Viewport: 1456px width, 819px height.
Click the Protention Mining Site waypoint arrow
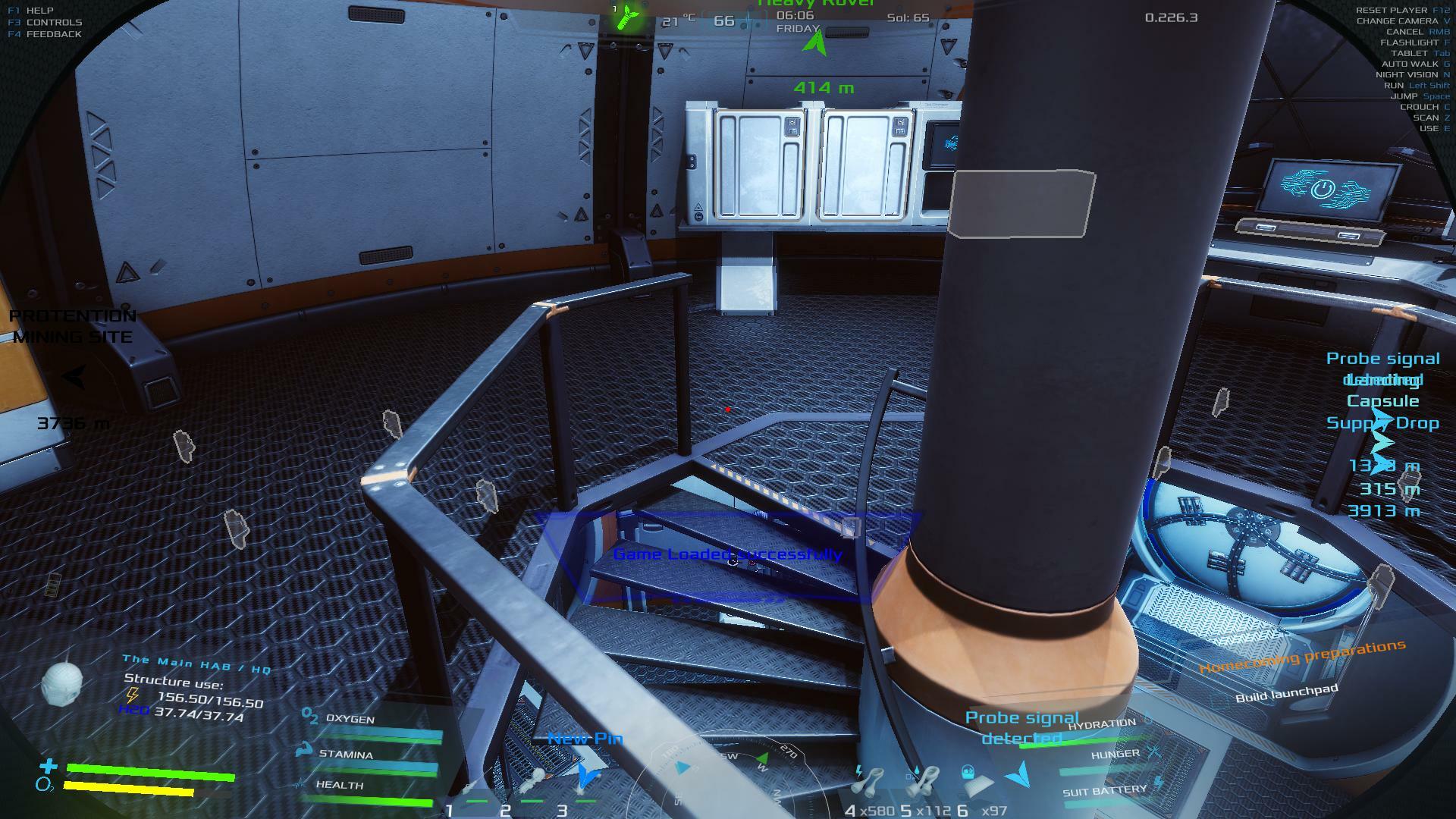(74, 377)
